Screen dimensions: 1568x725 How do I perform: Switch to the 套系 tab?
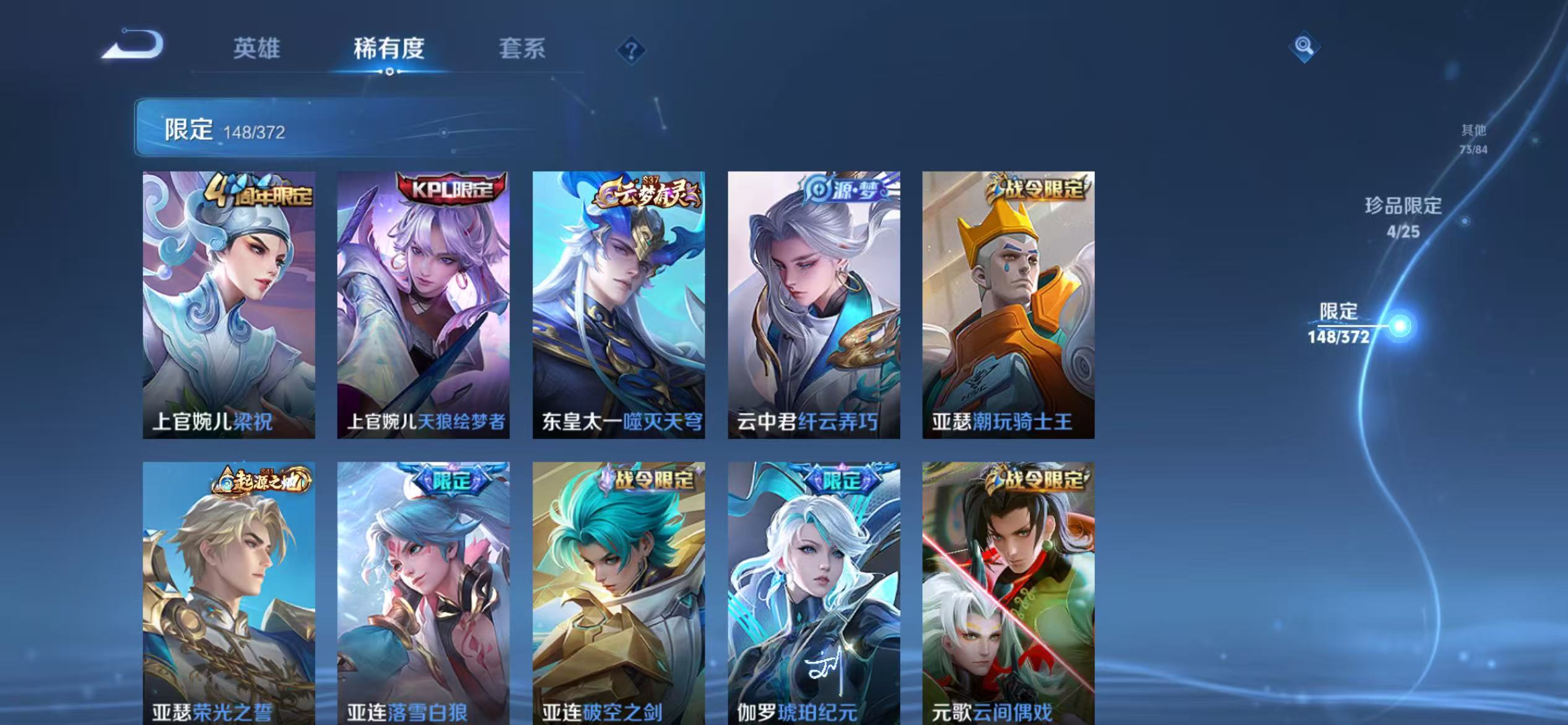click(x=523, y=50)
